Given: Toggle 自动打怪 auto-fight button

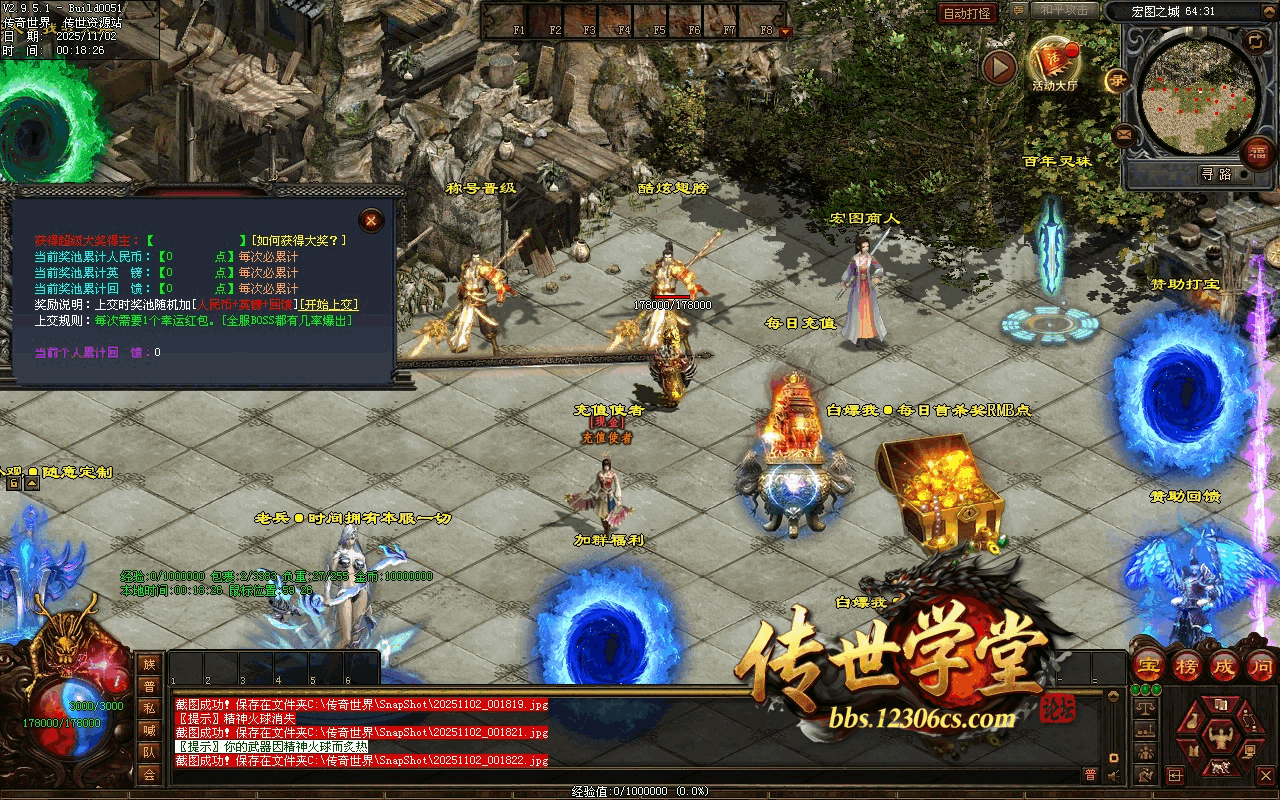Looking at the screenshot, I should [x=967, y=13].
